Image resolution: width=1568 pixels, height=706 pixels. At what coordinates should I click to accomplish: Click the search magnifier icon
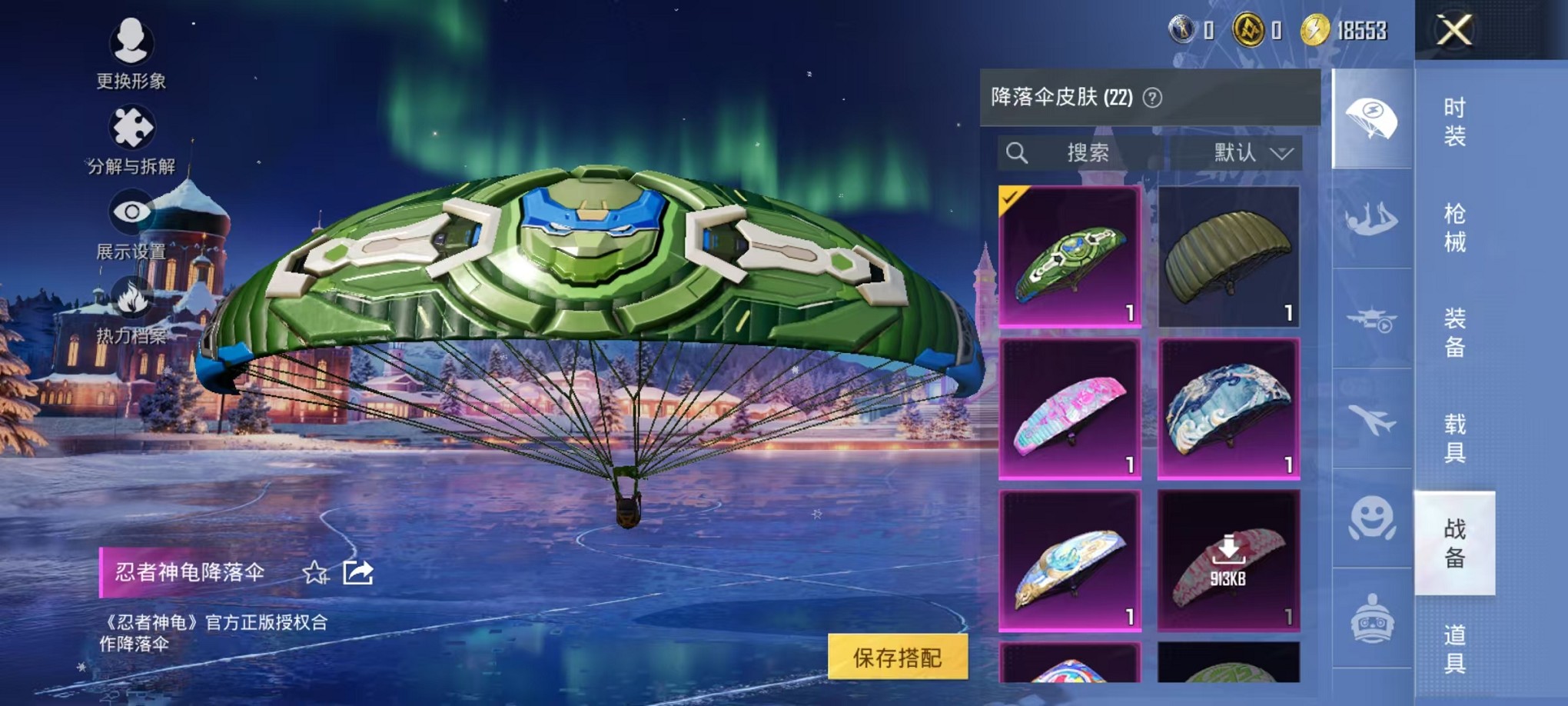pos(1018,153)
